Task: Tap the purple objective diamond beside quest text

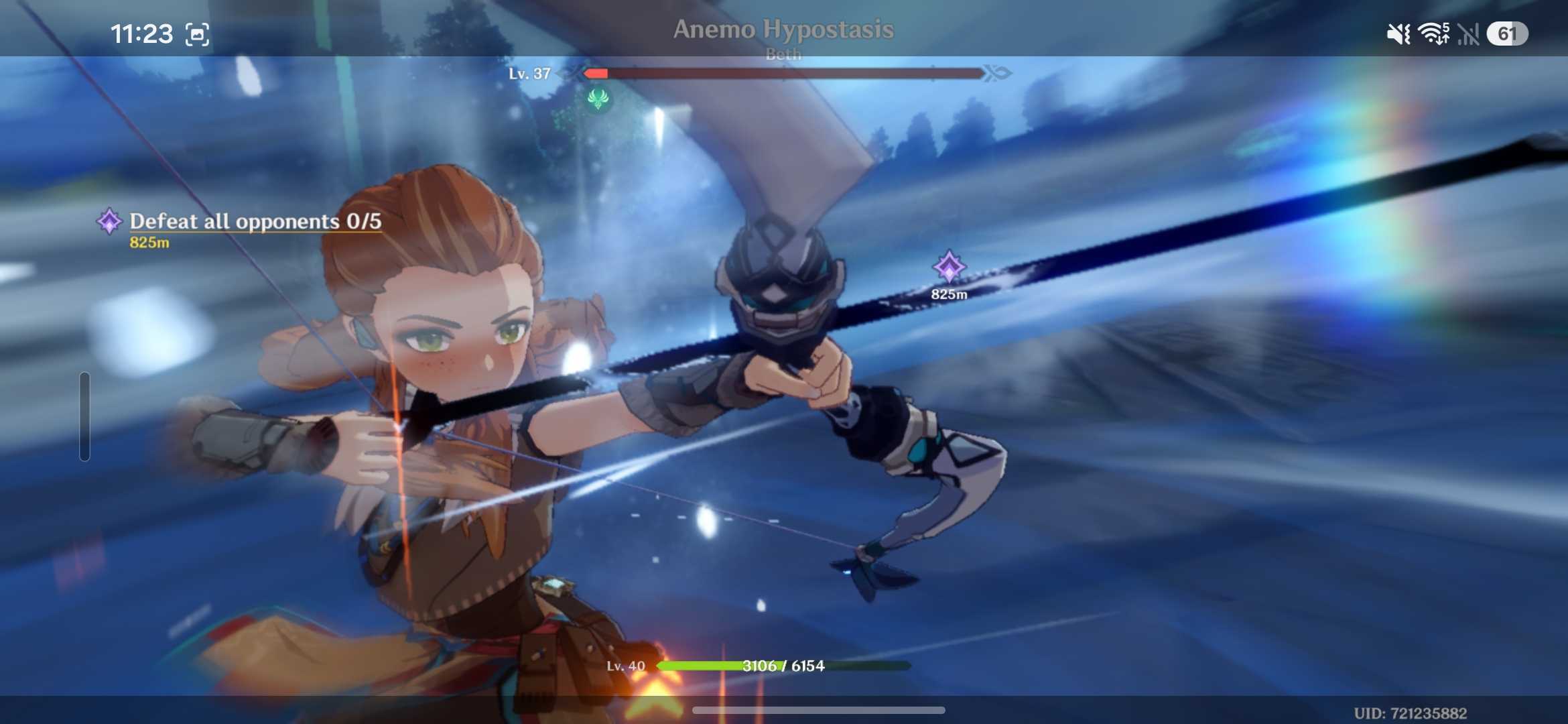Action: click(109, 222)
